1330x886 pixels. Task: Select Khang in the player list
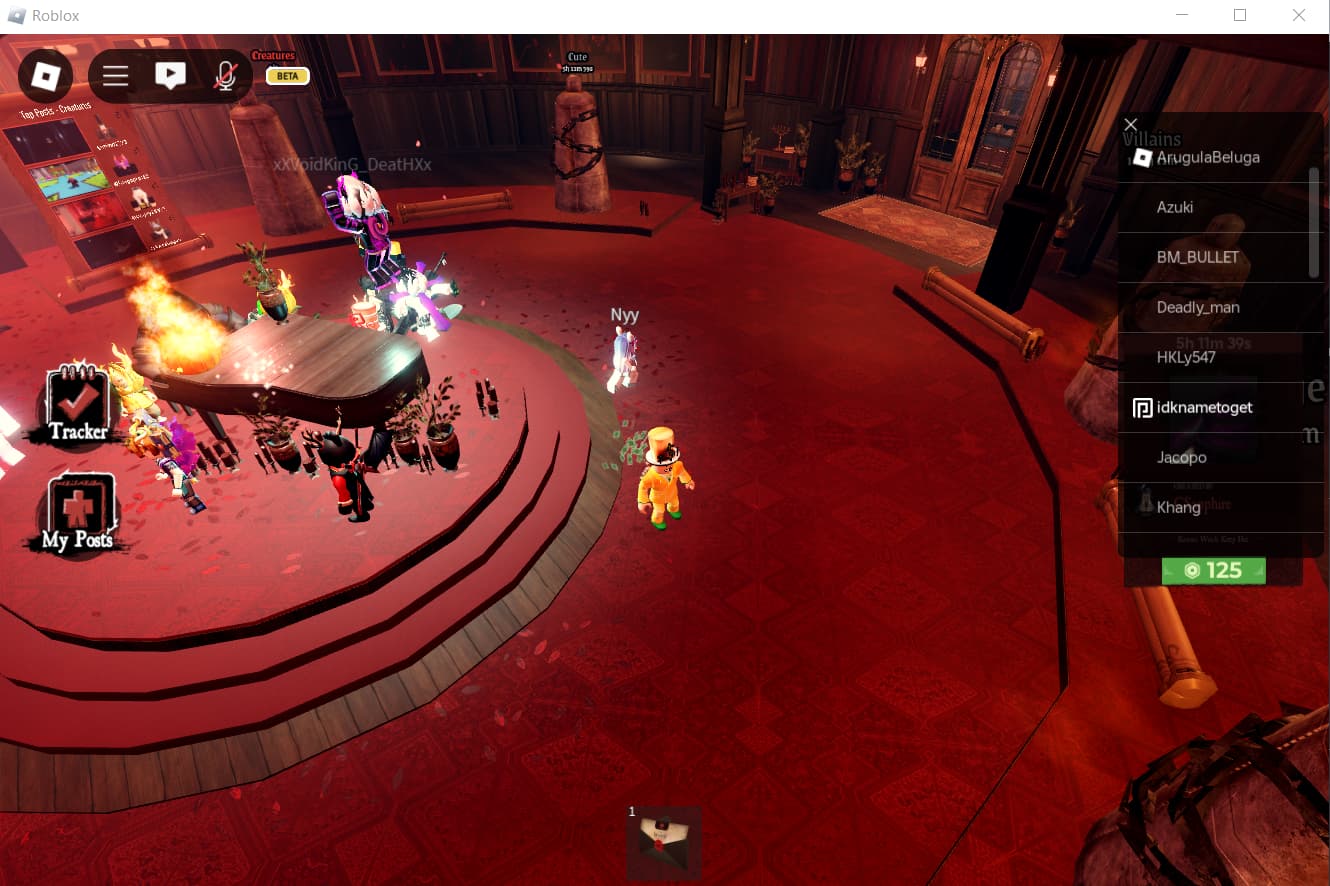pyautogui.click(x=1178, y=508)
